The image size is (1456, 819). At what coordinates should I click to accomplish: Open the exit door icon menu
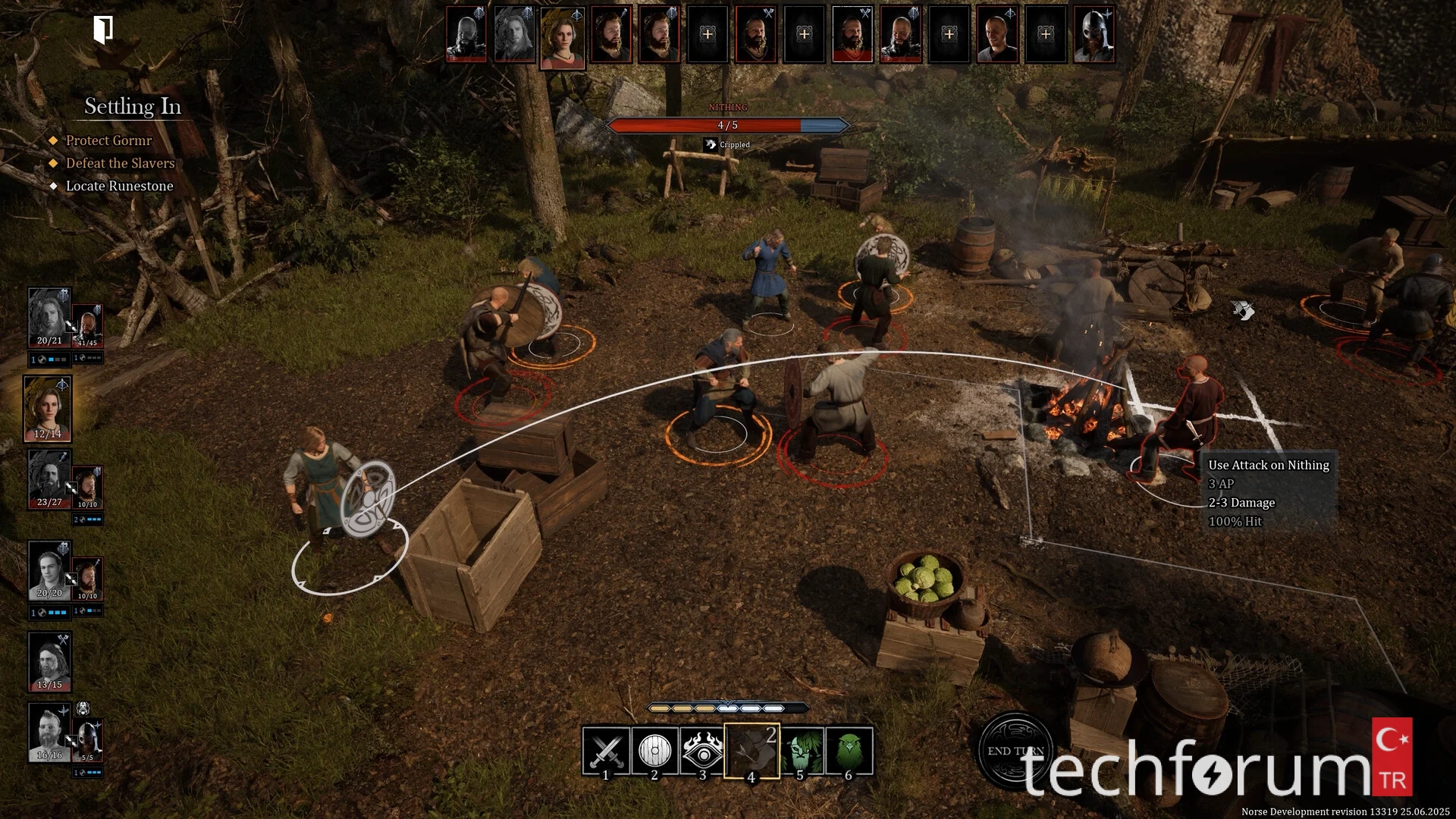pos(103,30)
